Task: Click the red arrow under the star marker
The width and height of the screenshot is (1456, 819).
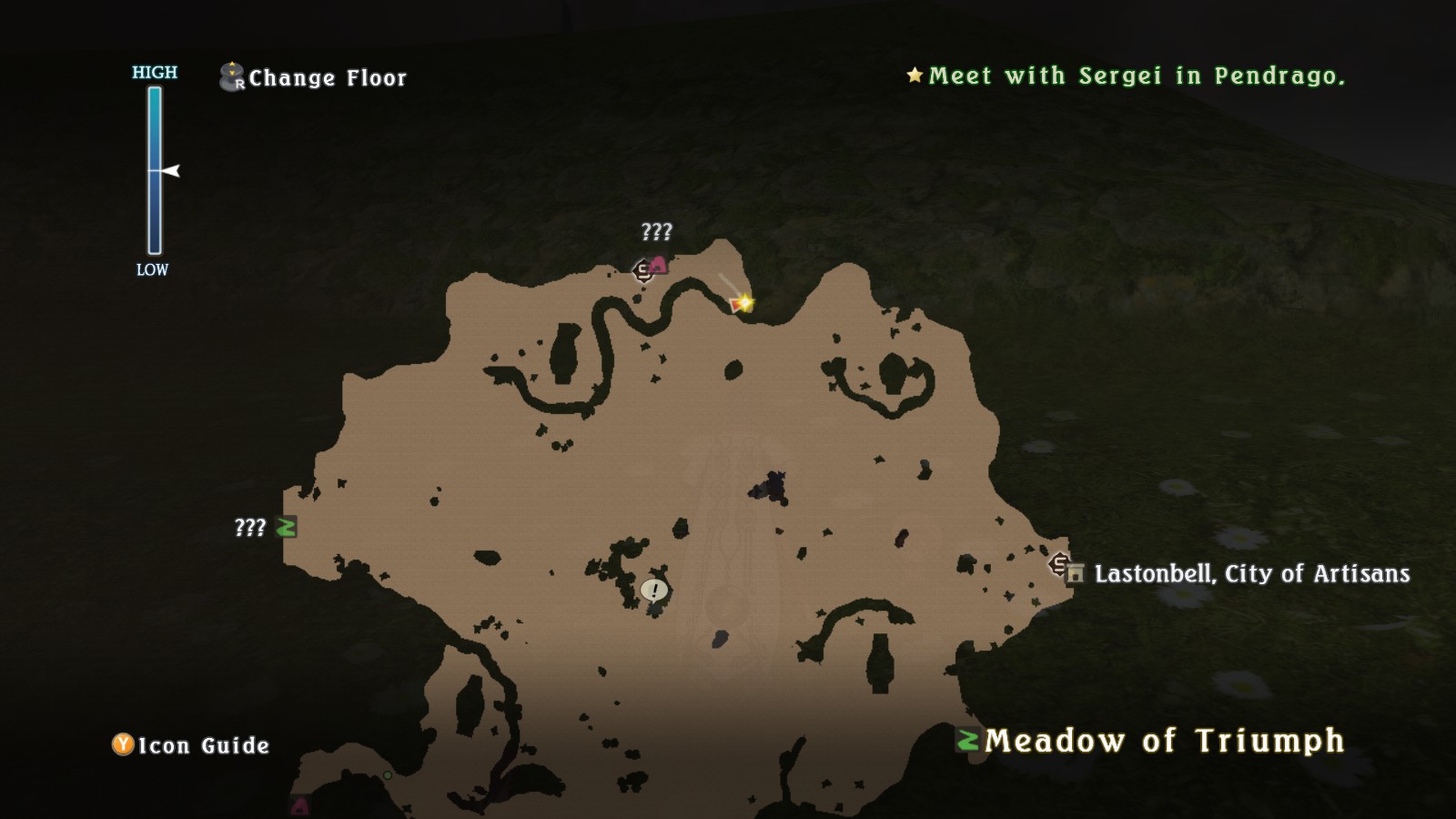Action: pos(735,307)
